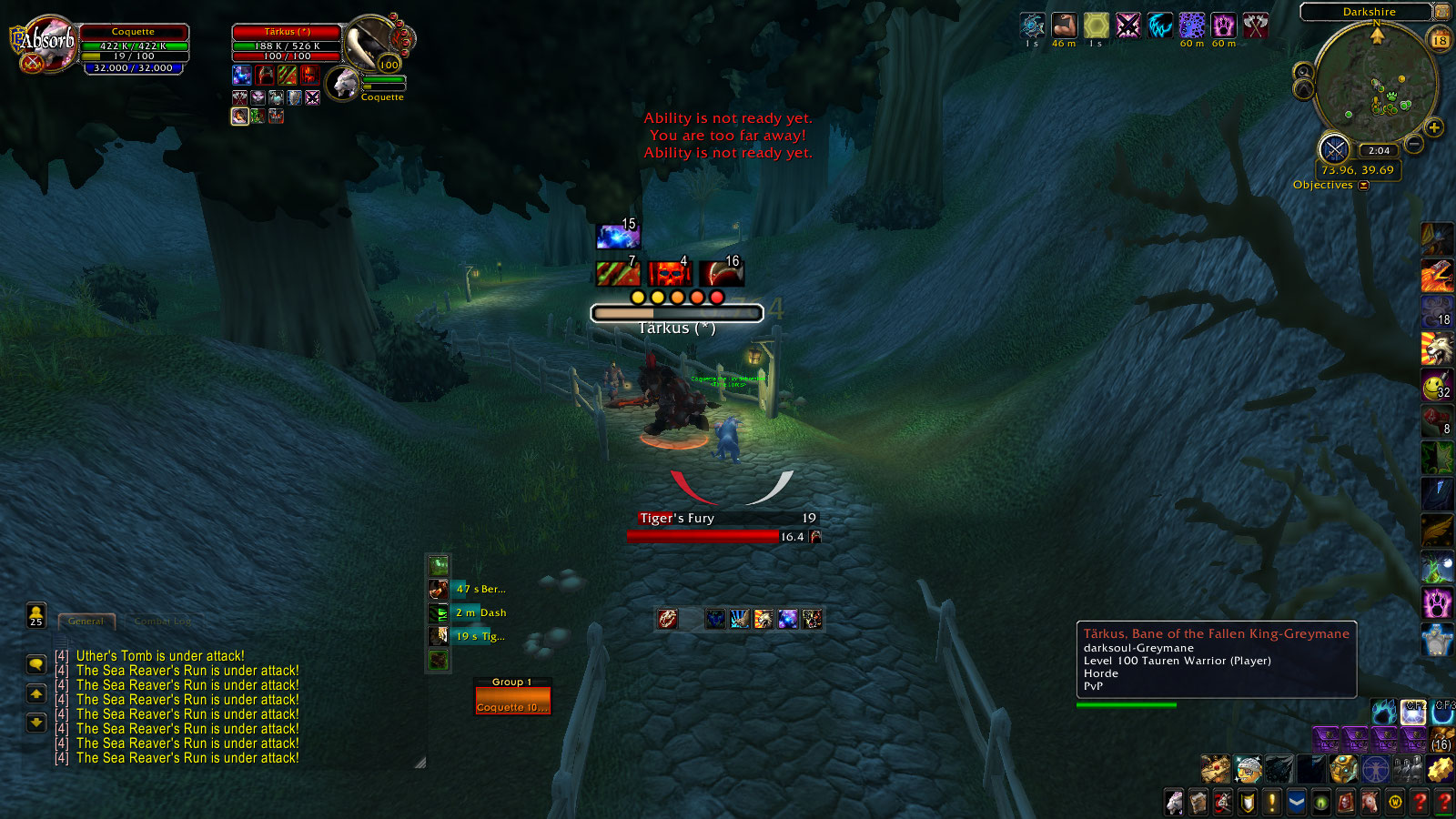This screenshot has width=1456, height=819.
Task: Zoom in the minimap with plus button
Action: [1434, 128]
